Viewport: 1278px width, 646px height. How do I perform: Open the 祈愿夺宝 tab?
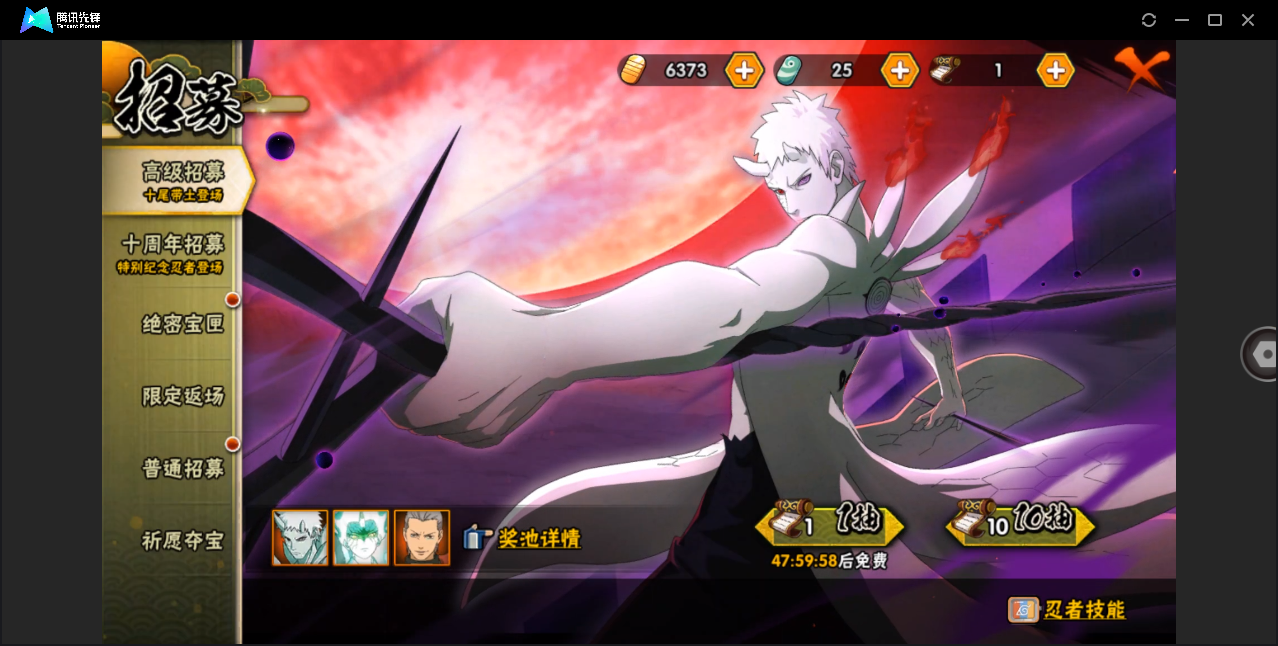point(182,541)
